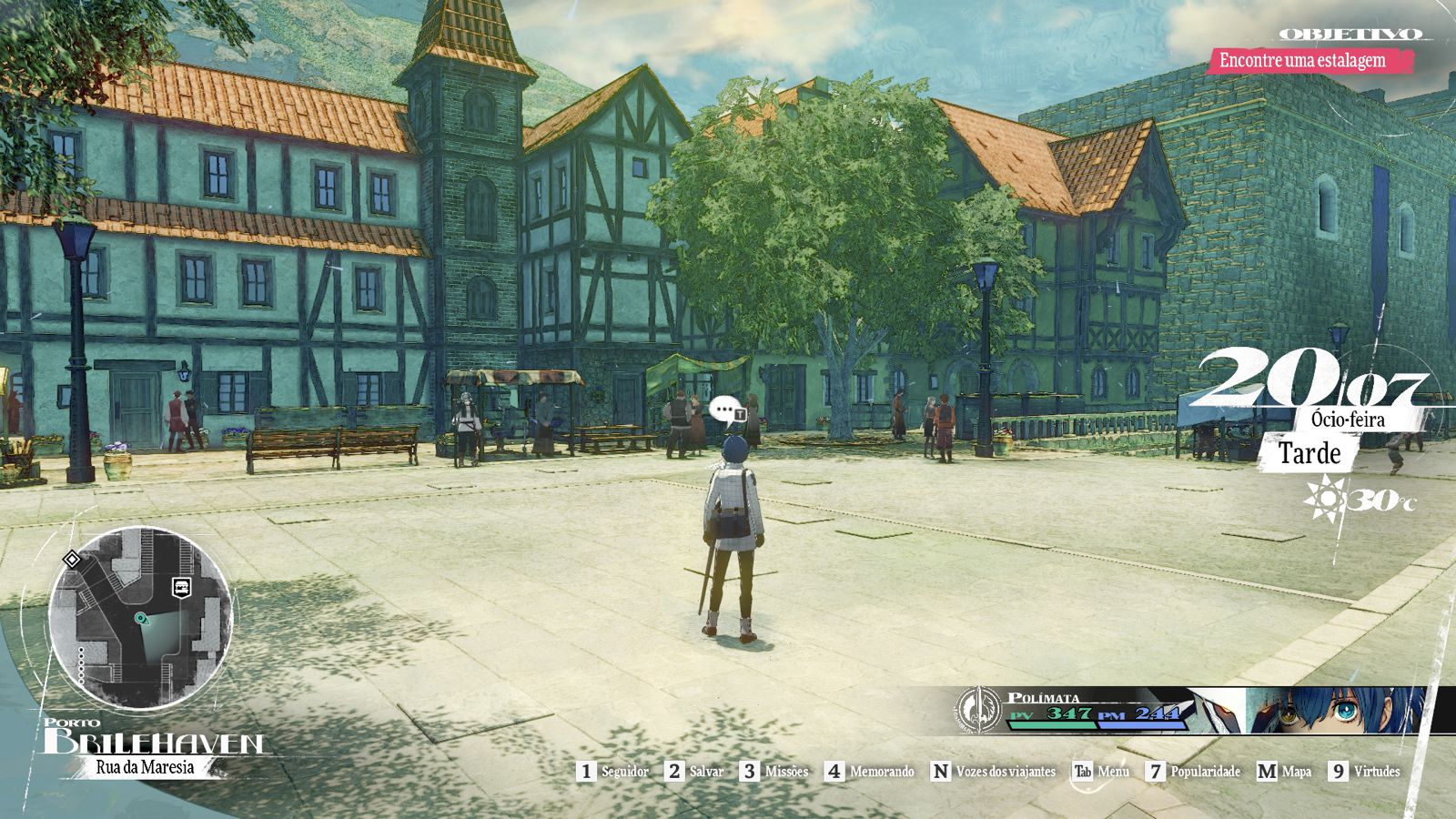
Task: Click the Polímata archetype emblem
Action: pyautogui.click(x=977, y=709)
